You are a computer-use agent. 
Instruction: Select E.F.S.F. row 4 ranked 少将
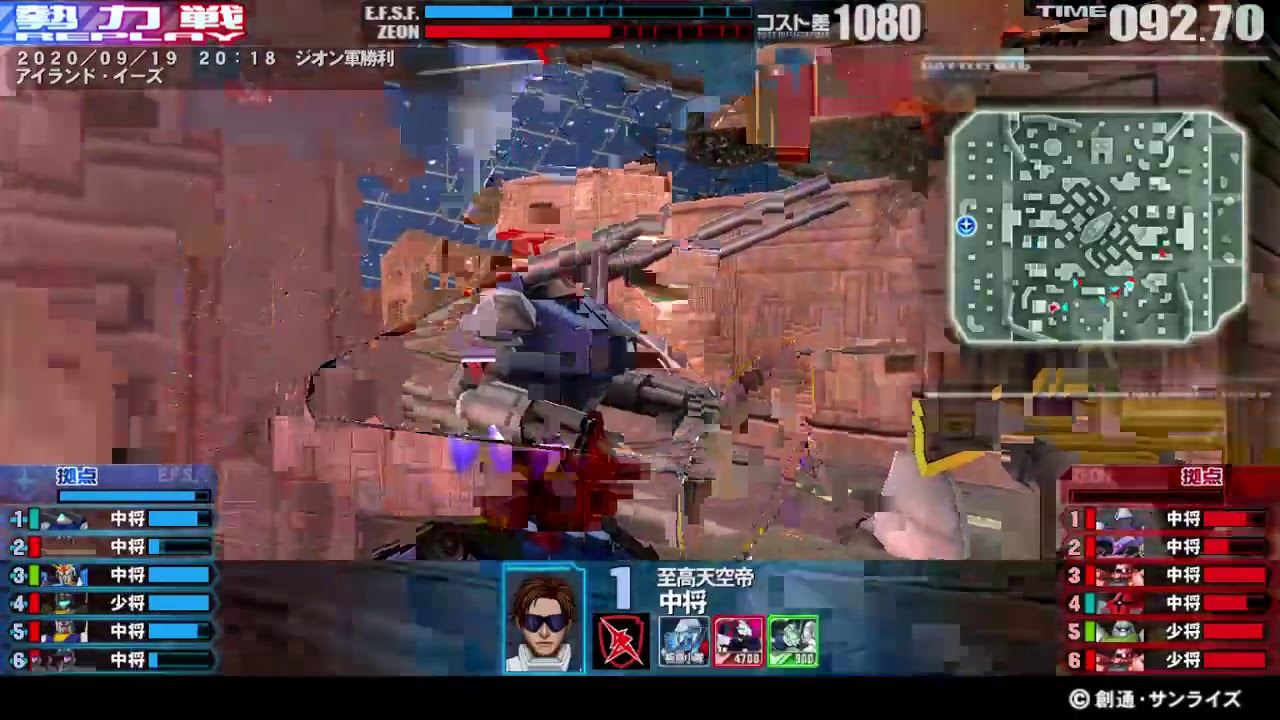point(112,603)
